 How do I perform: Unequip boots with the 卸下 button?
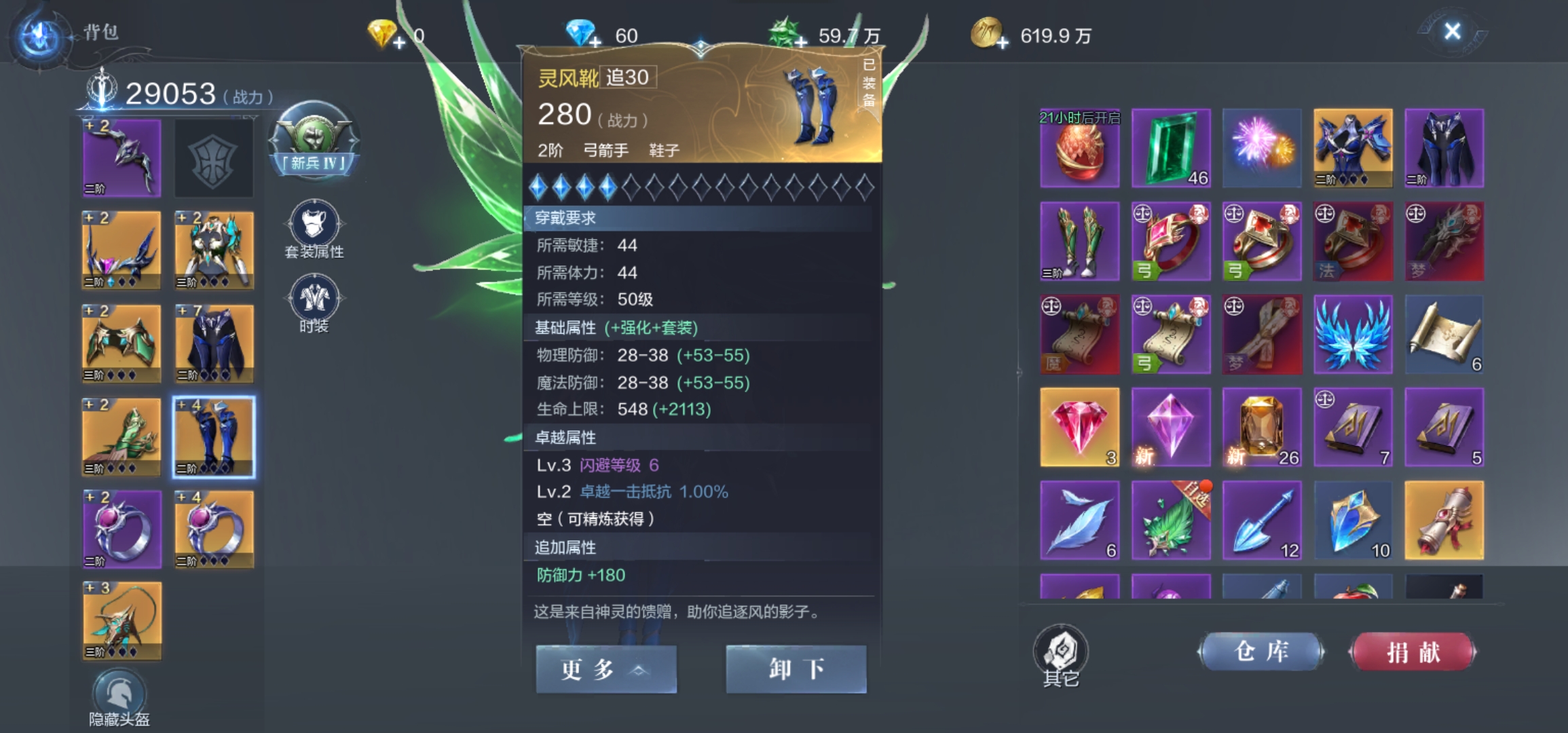796,669
